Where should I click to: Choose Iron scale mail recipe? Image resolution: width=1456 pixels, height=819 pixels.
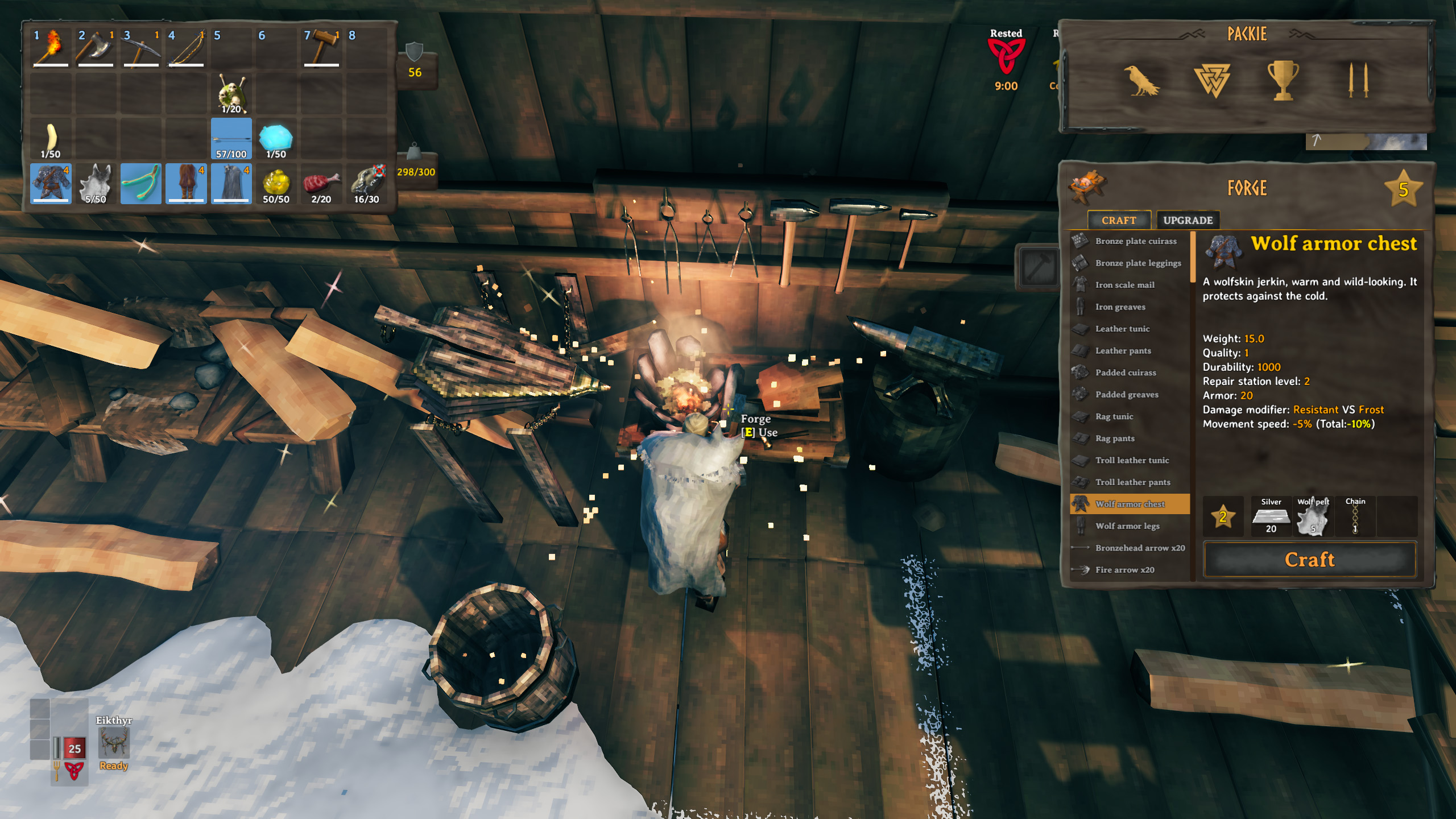point(1124,285)
